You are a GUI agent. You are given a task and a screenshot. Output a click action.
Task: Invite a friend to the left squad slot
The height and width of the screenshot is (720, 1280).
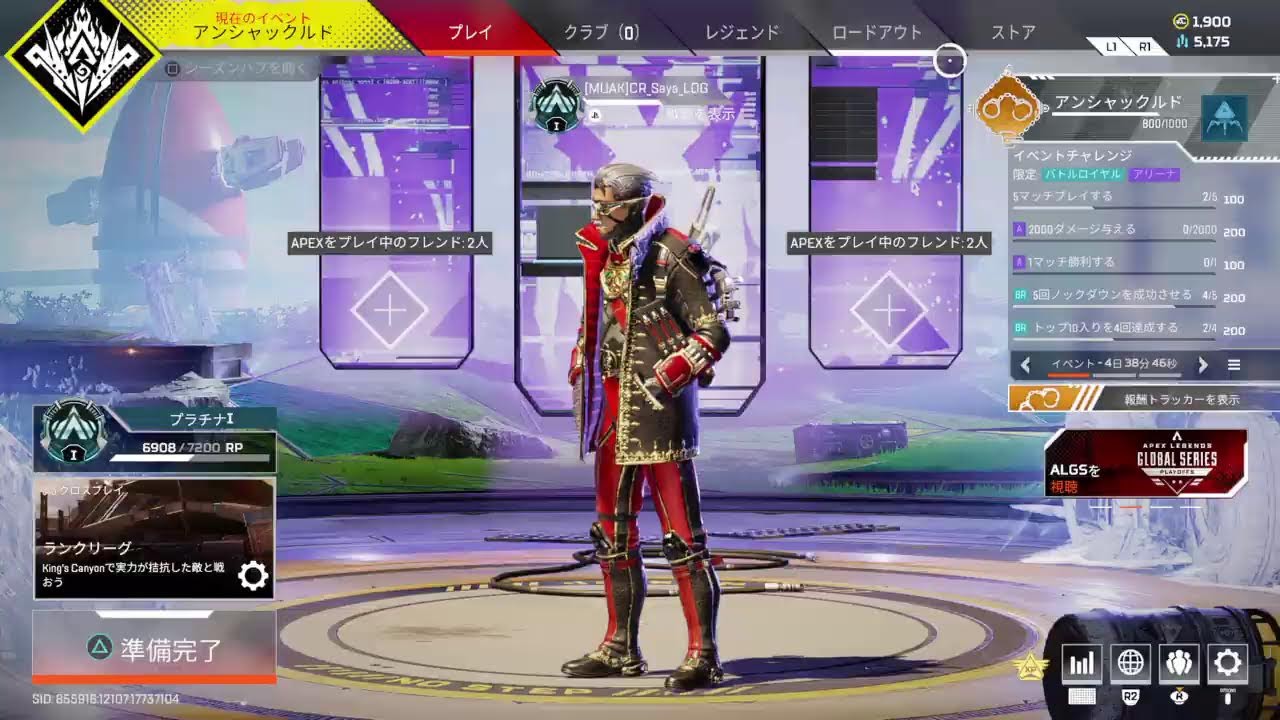[390, 310]
